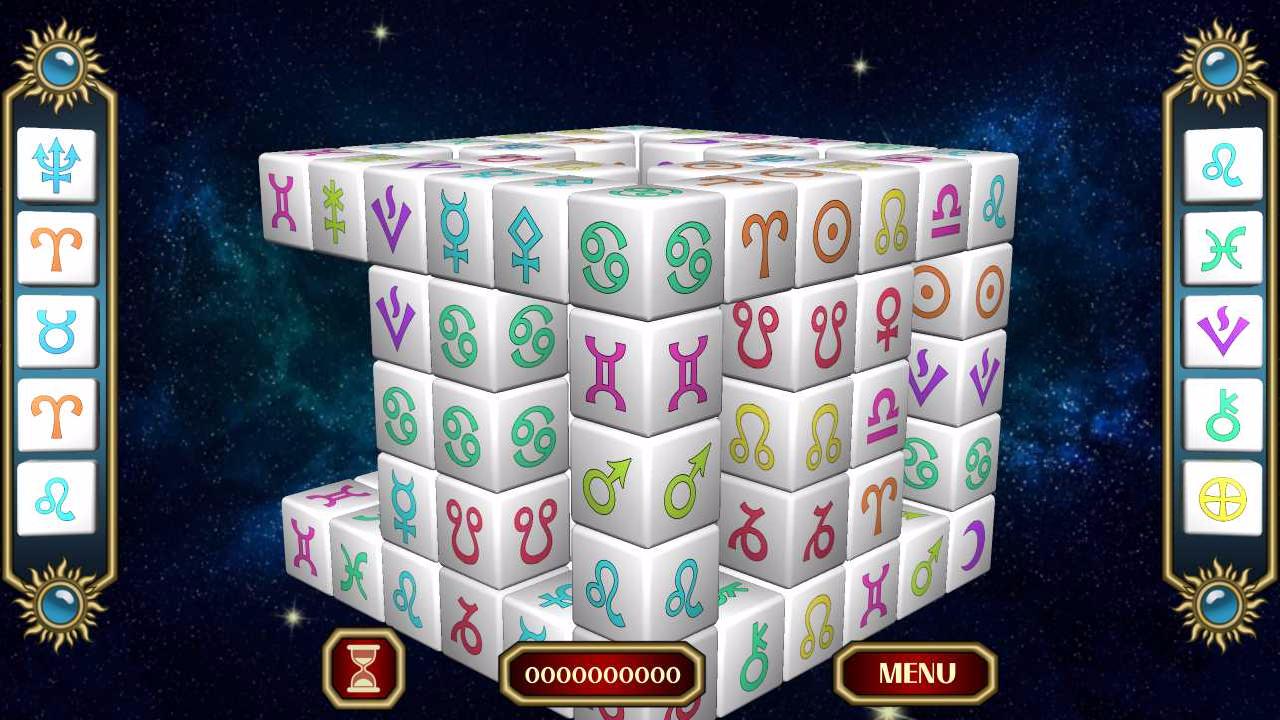Select the teal Leo tile at bottom left sidebar

point(57,497)
